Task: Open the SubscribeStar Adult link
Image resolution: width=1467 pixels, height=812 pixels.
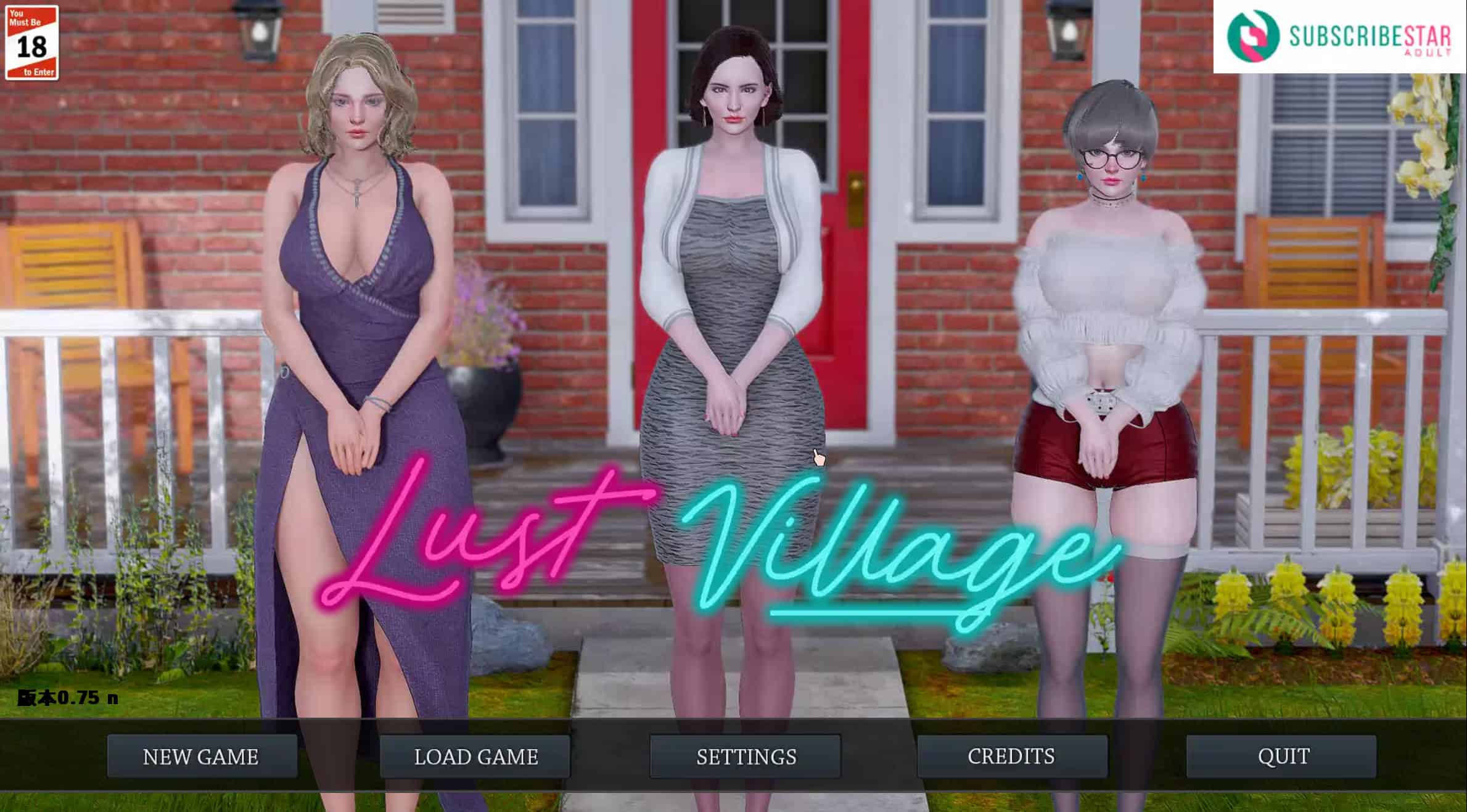Action: point(1339,37)
